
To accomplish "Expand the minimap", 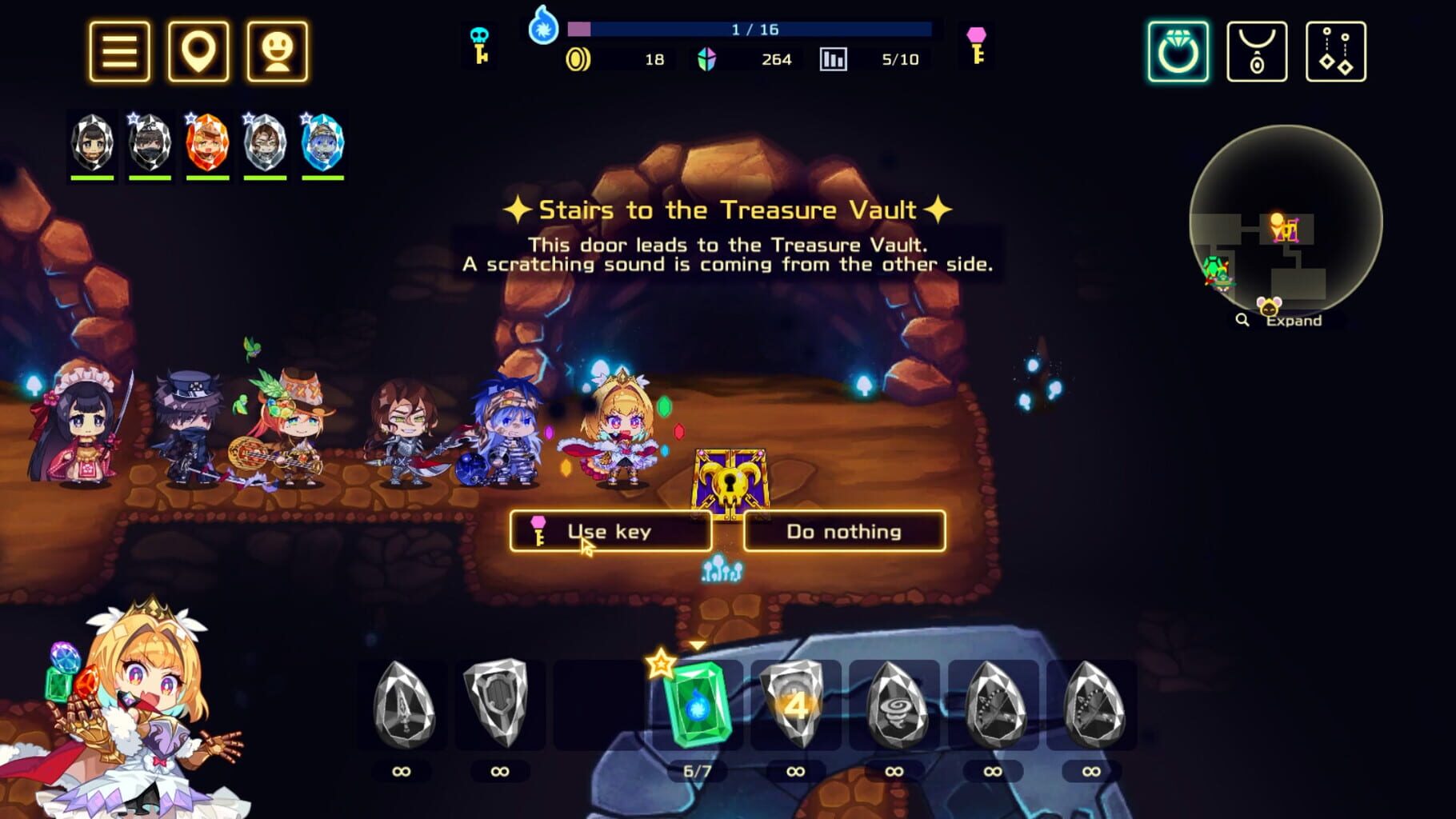I will (1293, 321).
